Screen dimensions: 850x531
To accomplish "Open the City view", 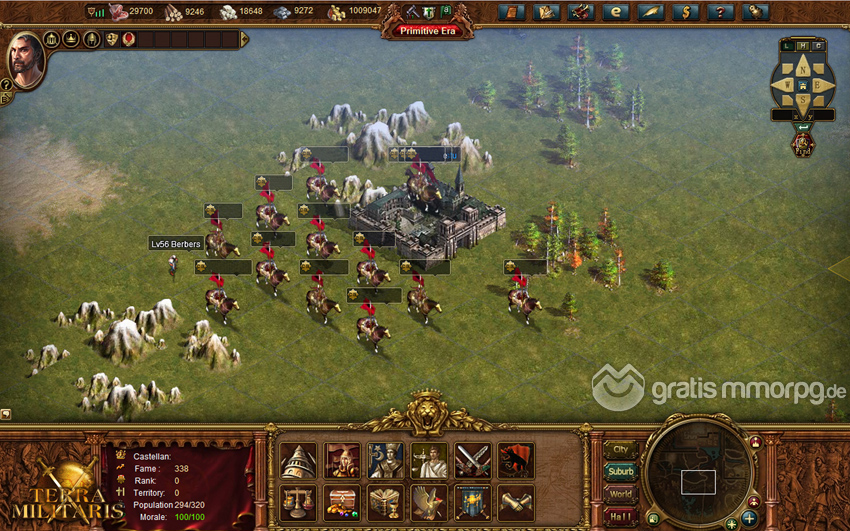I will (621, 449).
